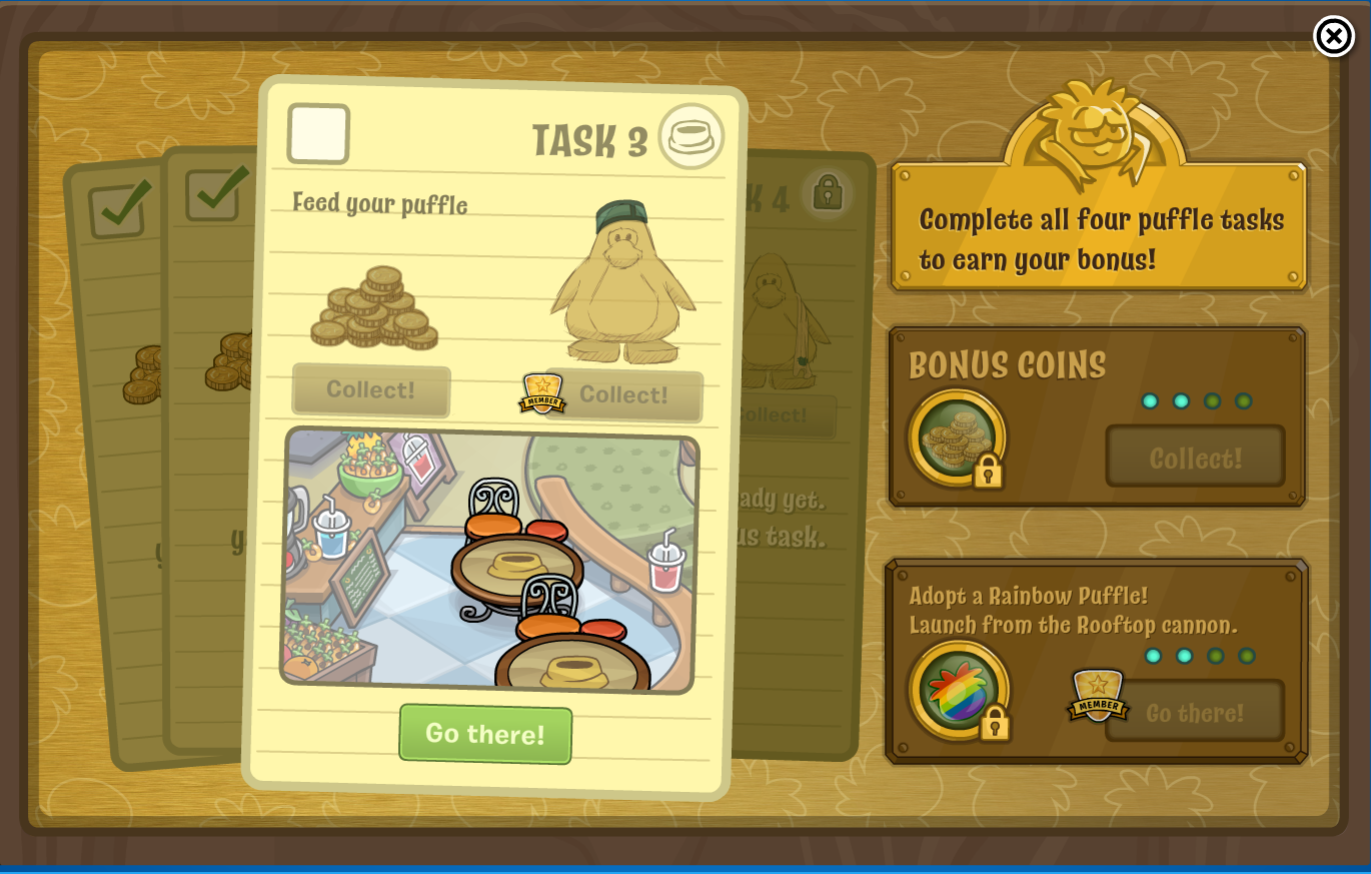
Task: Open the Puffle Café preview image
Action: point(489,560)
